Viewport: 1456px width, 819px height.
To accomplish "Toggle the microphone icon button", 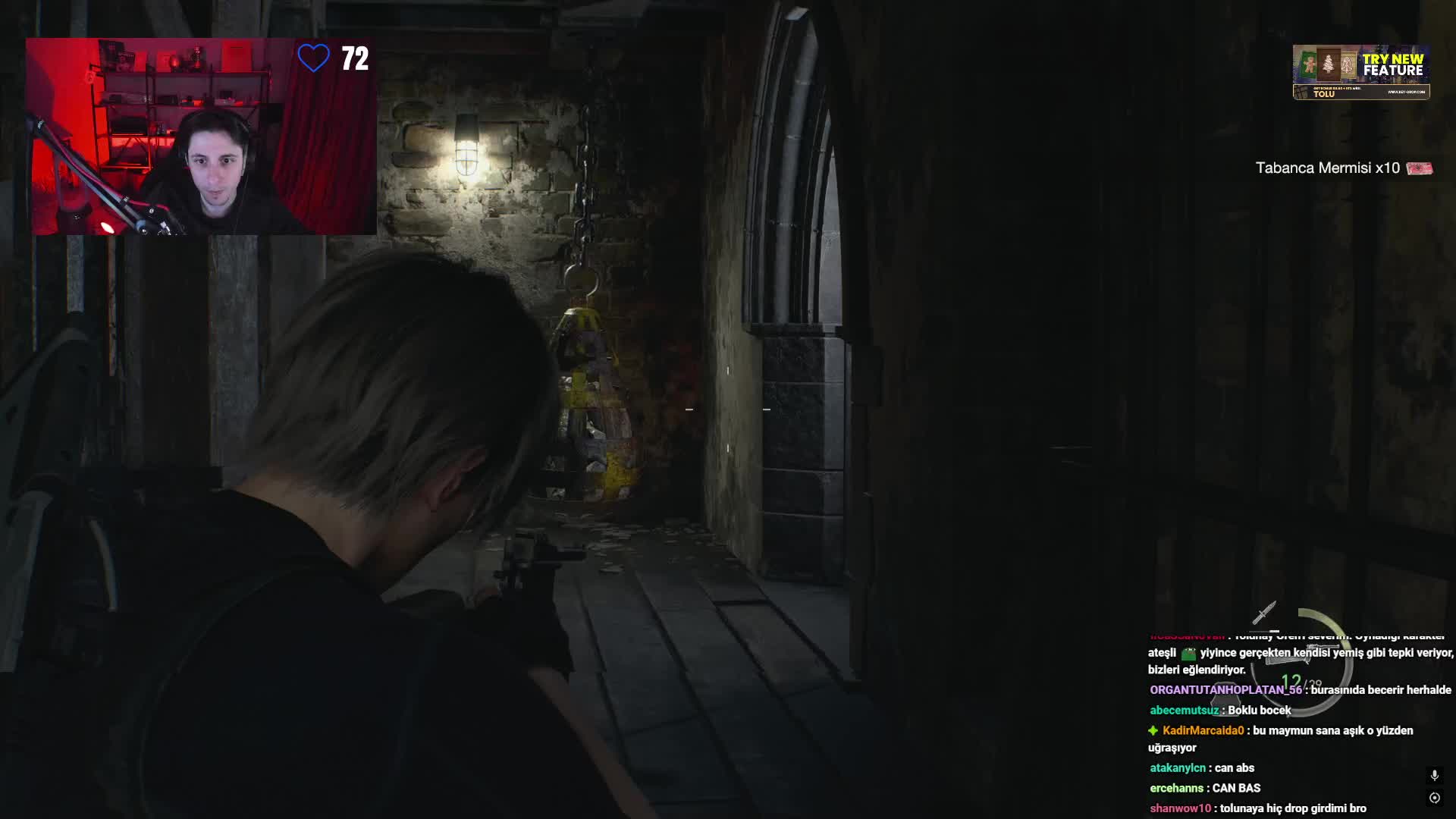I will click(x=1434, y=775).
